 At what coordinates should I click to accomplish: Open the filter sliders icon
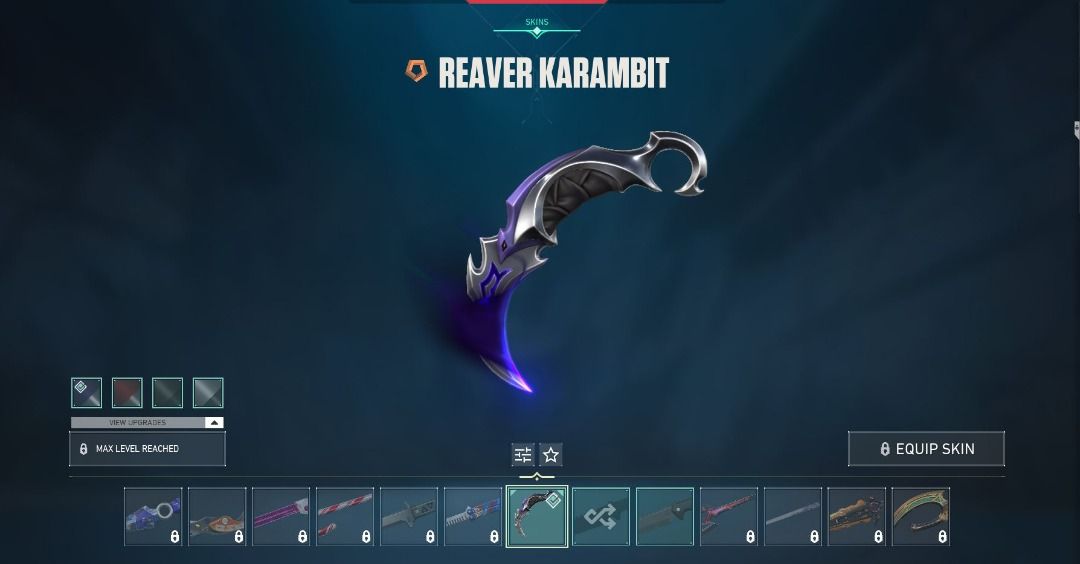[x=523, y=455]
